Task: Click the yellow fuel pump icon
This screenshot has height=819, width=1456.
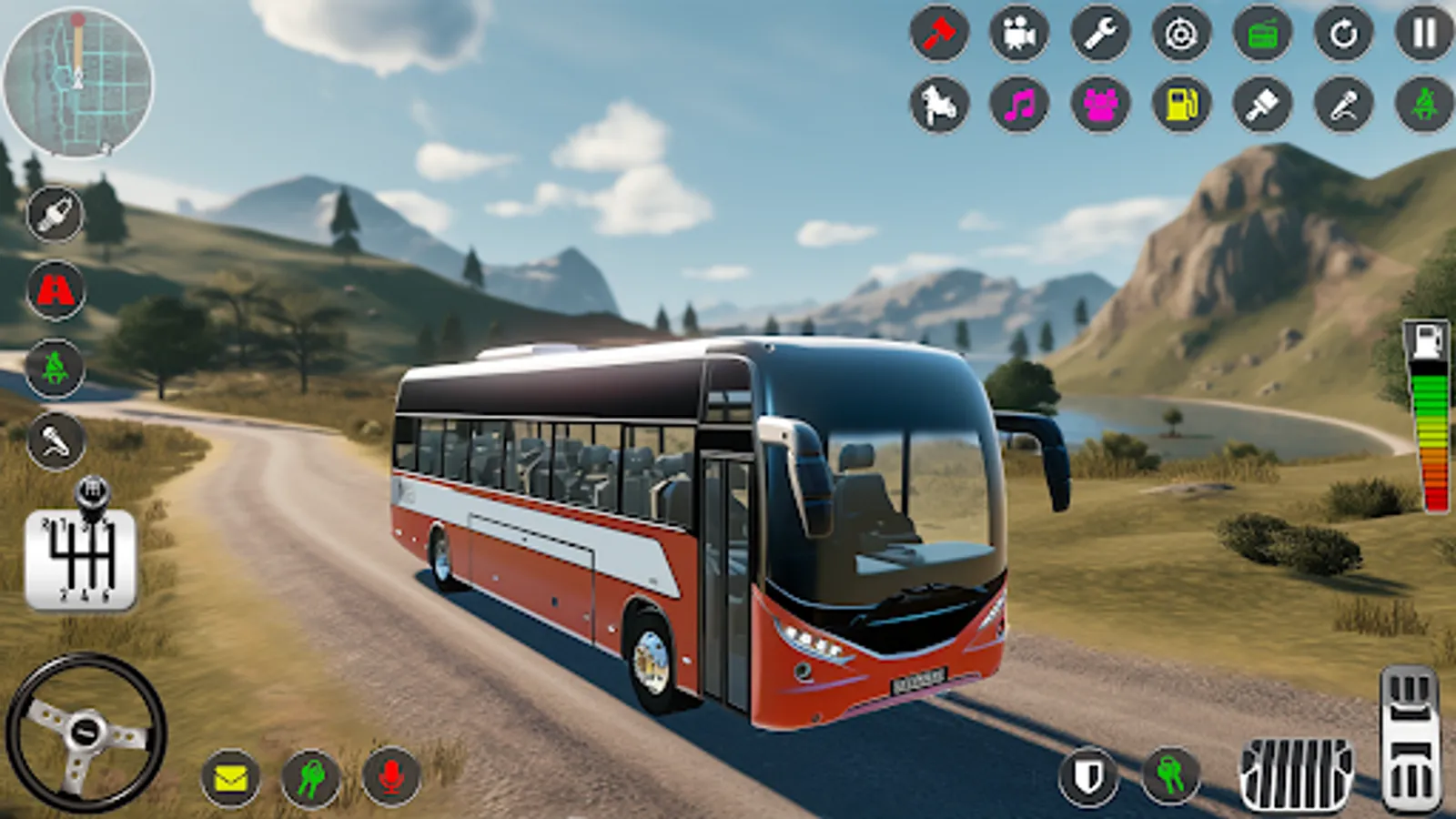Action: [x=1181, y=105]
